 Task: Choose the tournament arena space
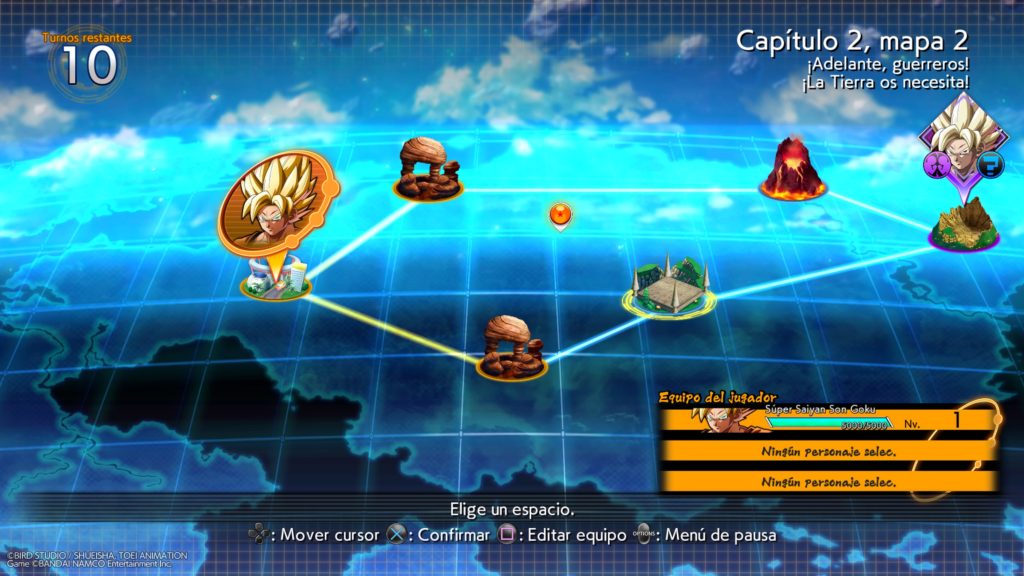(670, 286)
